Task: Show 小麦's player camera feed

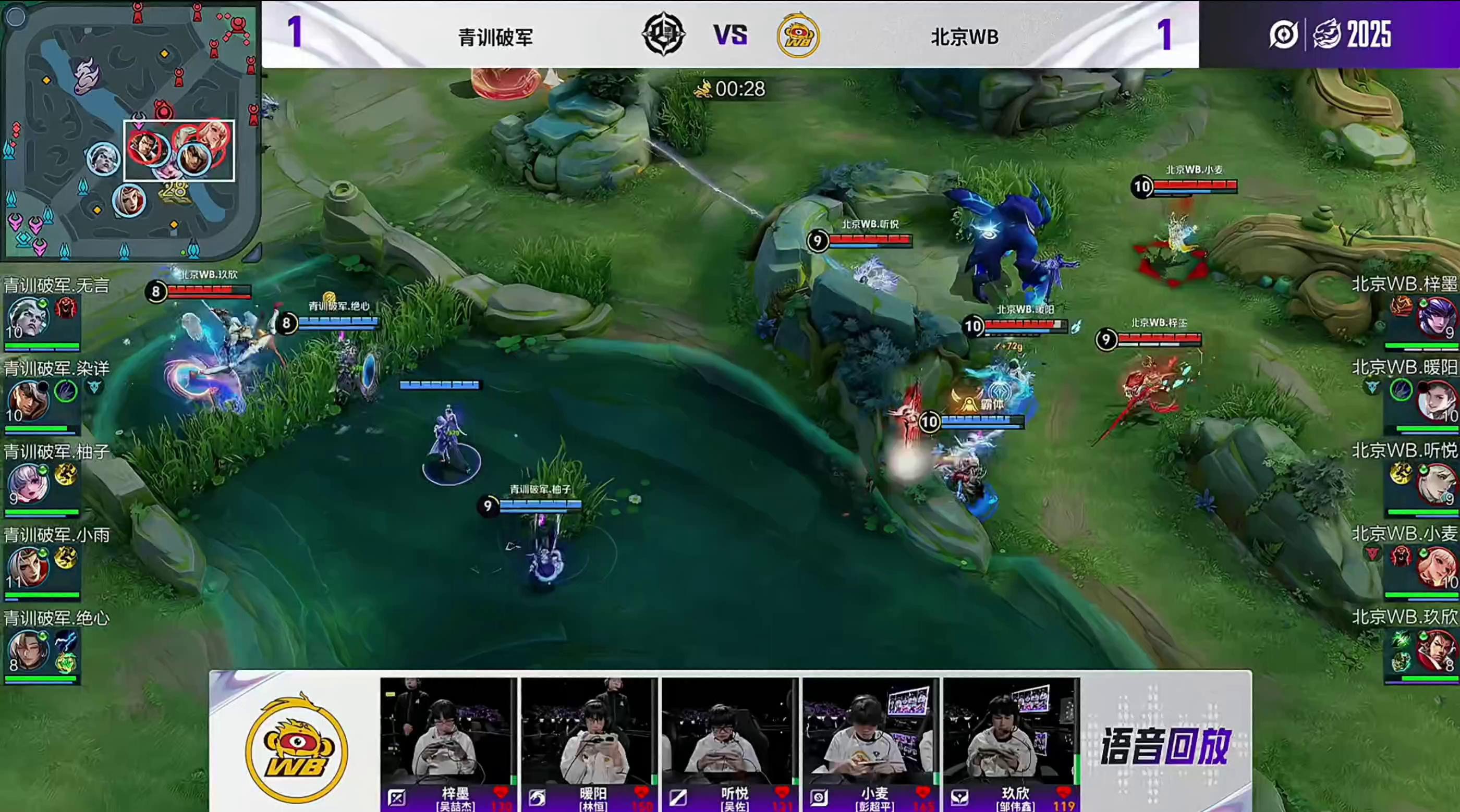Action: pos(871,732)
